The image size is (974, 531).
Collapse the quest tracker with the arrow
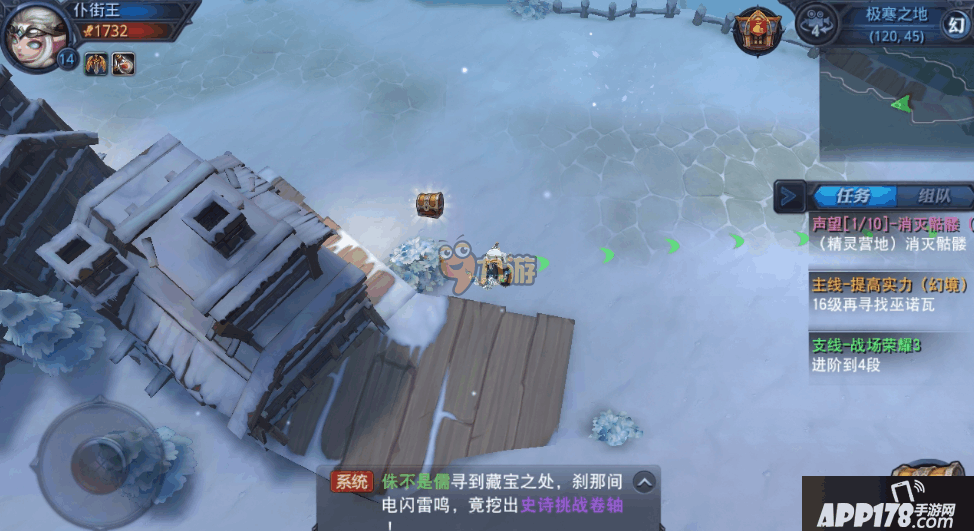pyautogui.click(x=789, y=196)
